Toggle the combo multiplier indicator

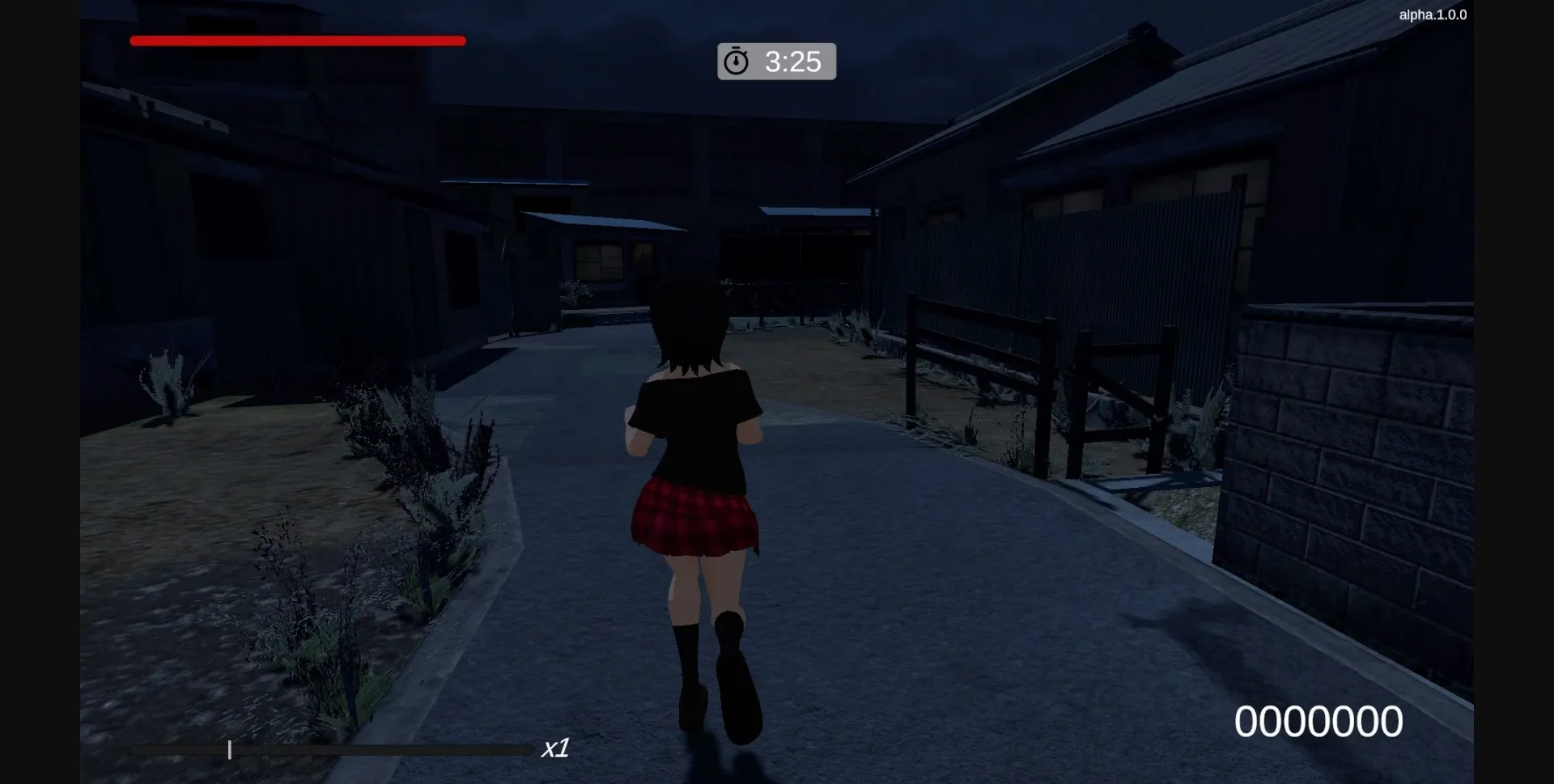555,748
